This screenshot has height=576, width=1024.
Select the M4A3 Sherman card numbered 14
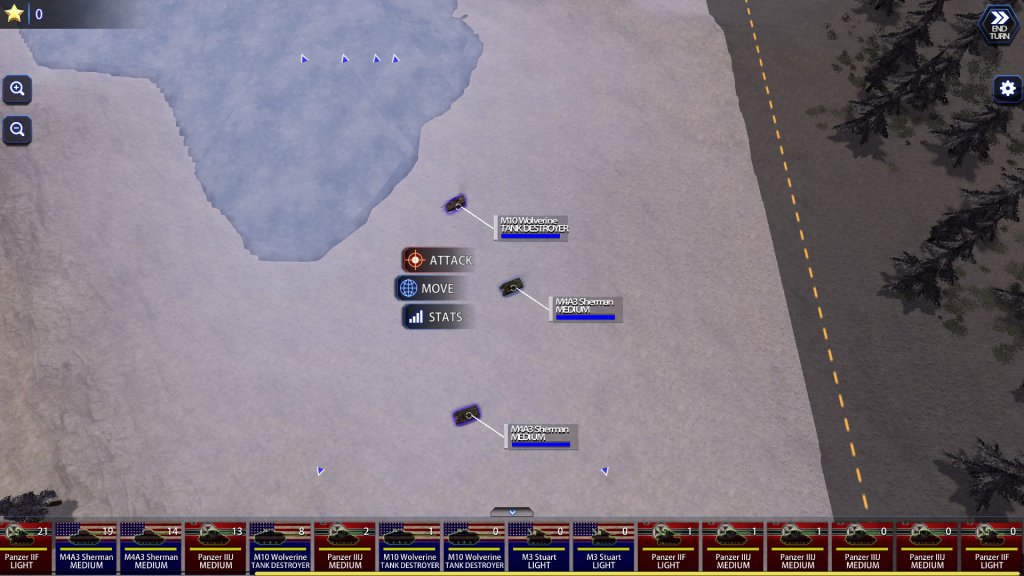tap(151, 547)
